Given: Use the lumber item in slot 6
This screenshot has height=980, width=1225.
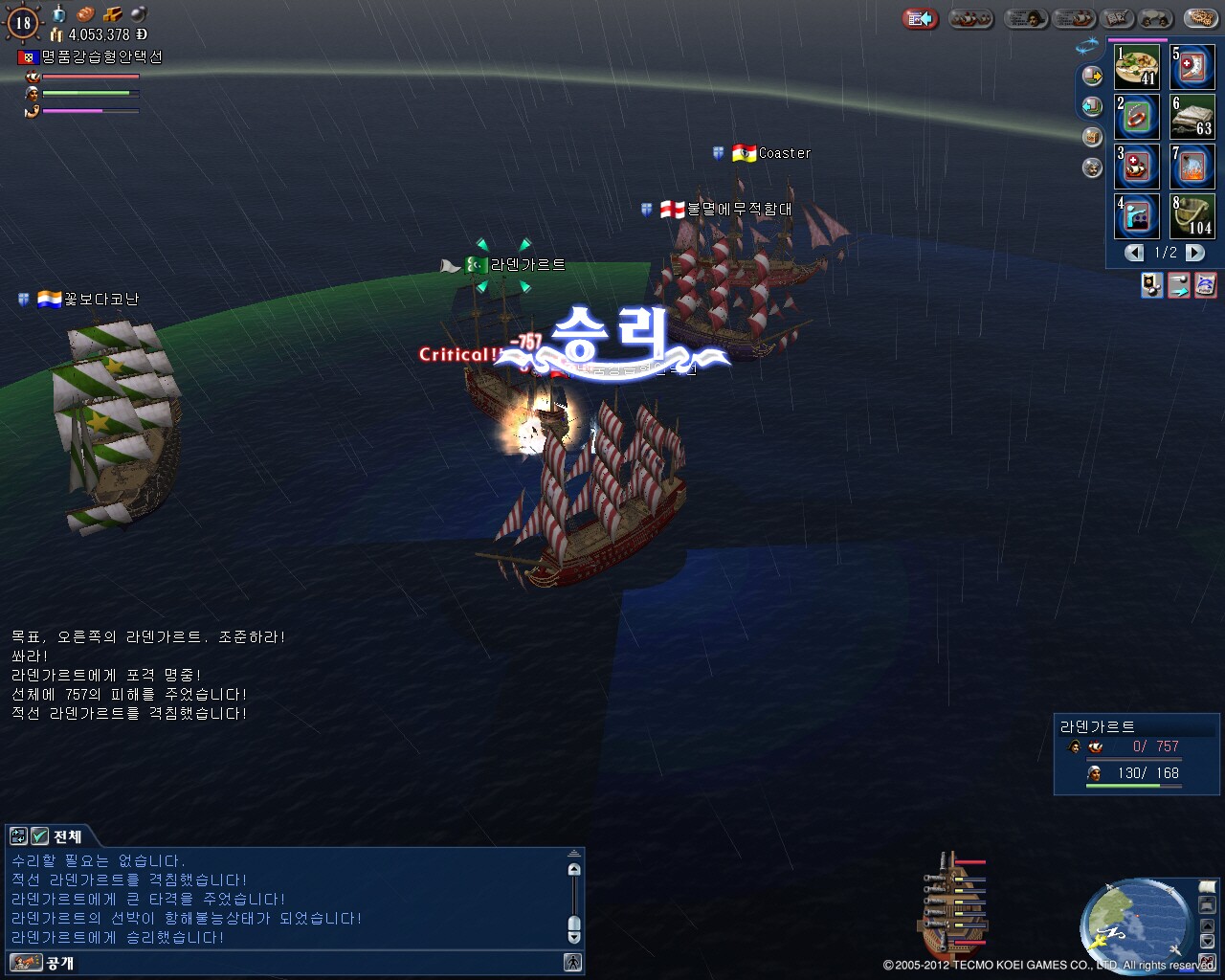Looking at the screenshot, I should click(1192, 117).
